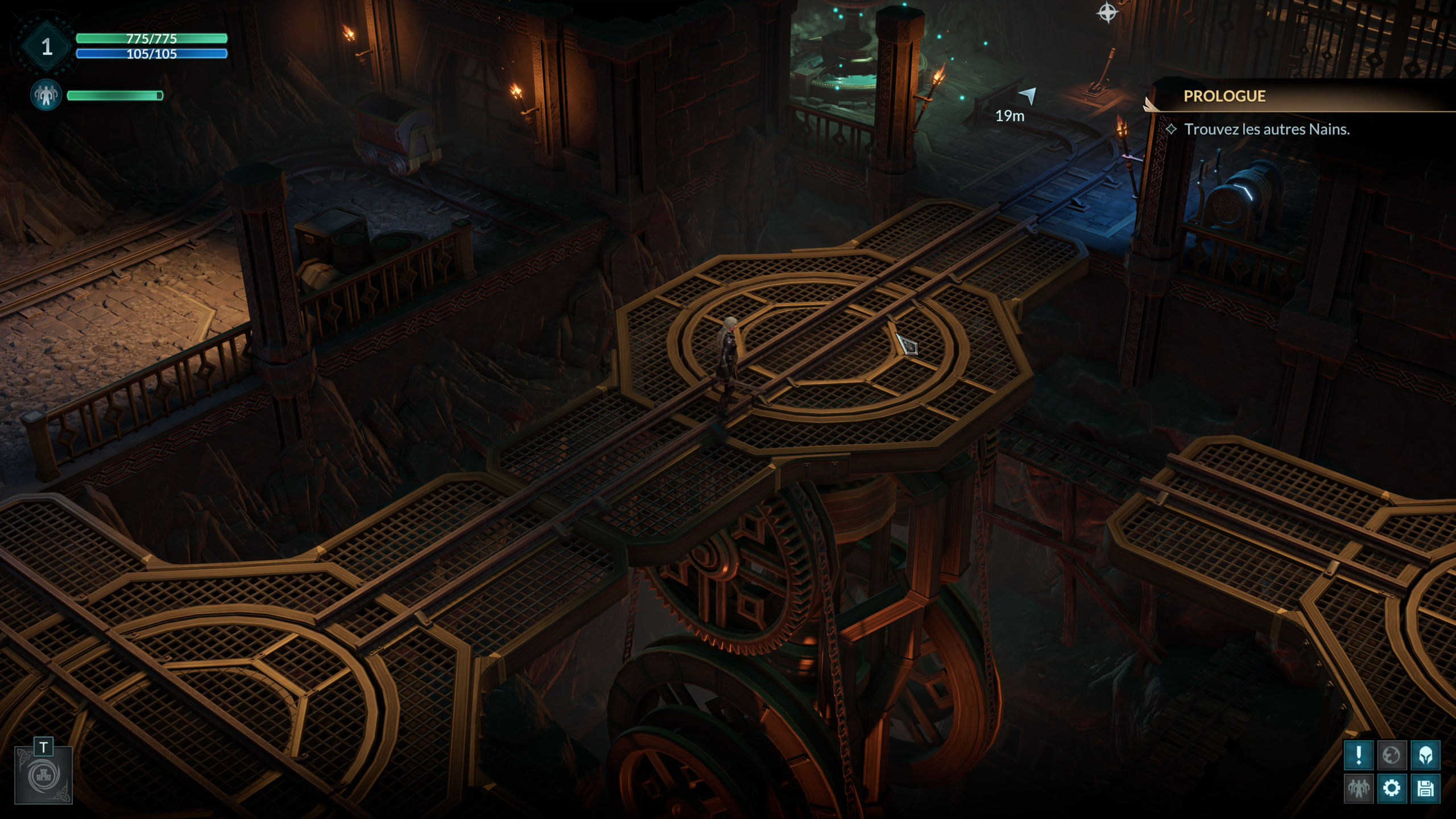This screenshot has width=1456, height=819.
Task: Click the greyed-out world globe button
Action: pos(1392,755)
